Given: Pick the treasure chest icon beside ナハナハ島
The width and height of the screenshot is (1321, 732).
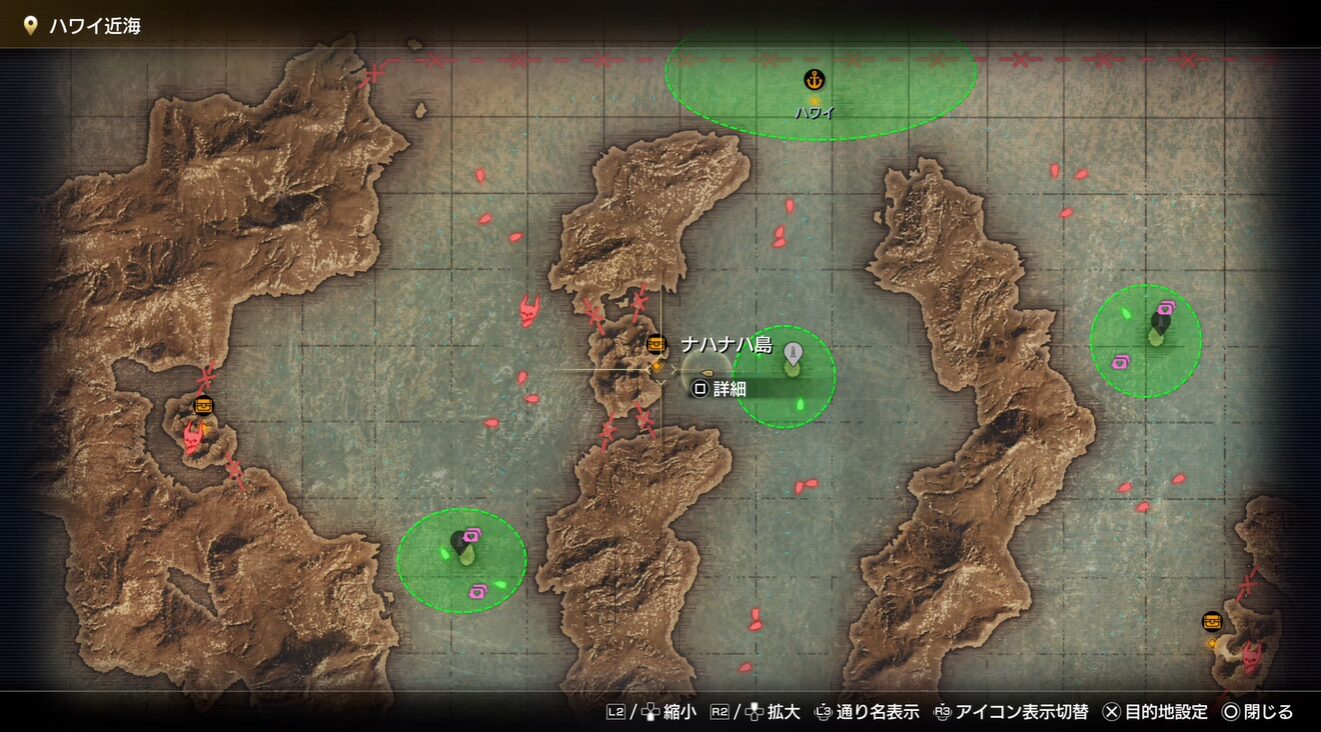Looking at the screenshot, I should (x=656, y=345).
